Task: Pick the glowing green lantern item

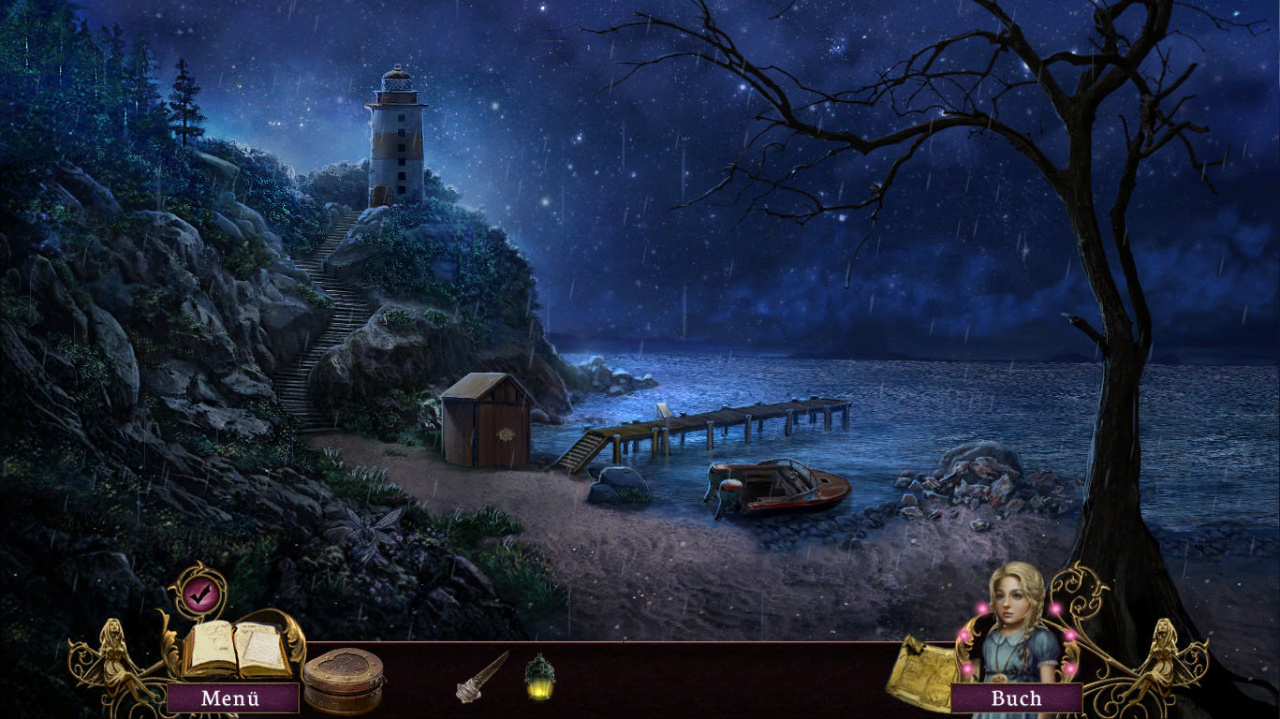Action: (540, 676)
